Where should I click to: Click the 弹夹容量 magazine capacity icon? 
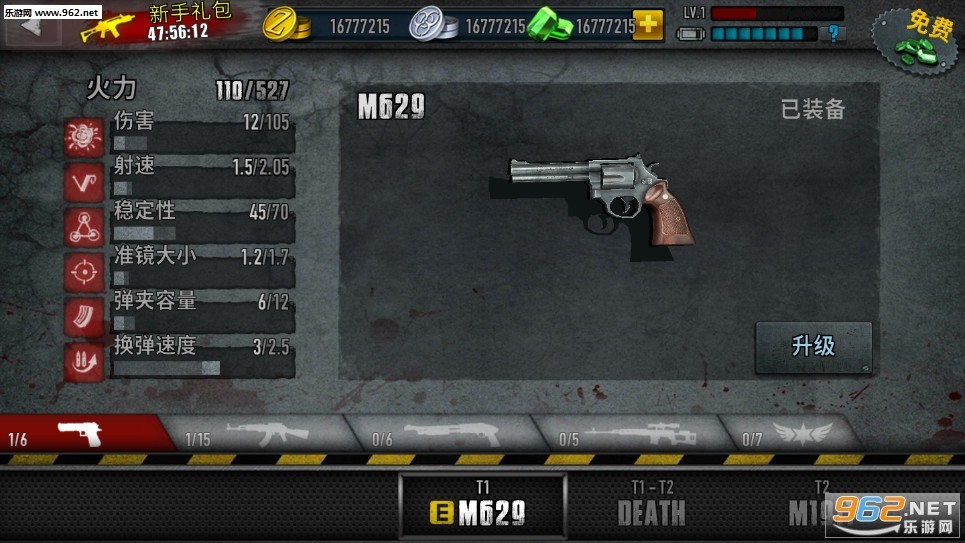pyautogui.click(x=85, y=316)
